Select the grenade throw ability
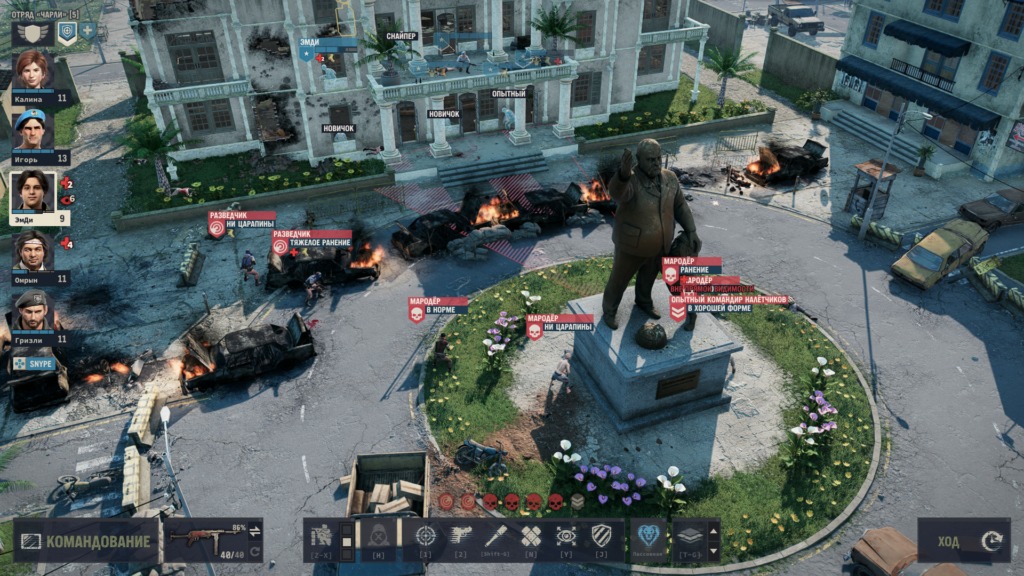1024x576 pixels. [495, 536]
